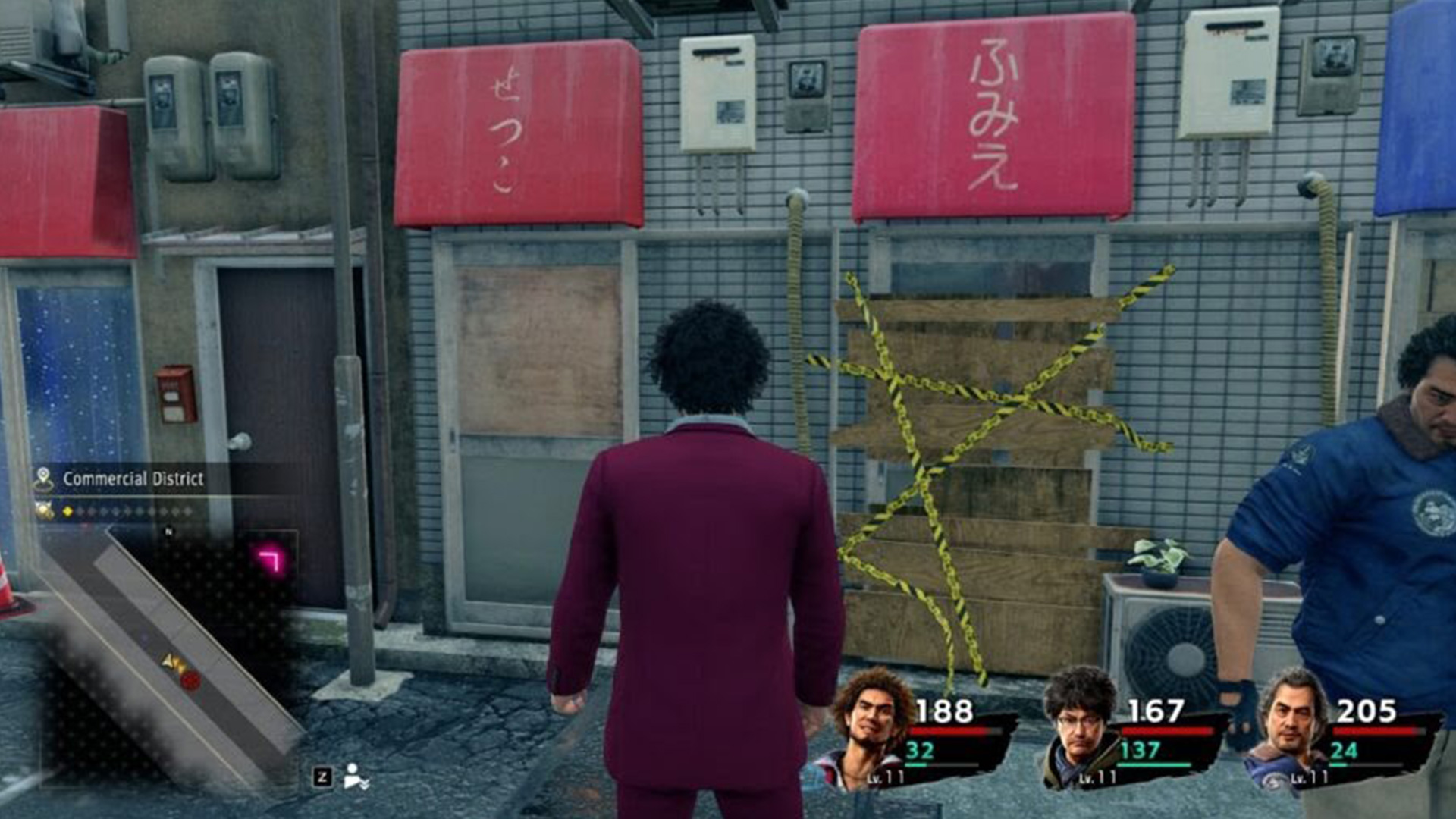Toggle walk mode using the Z key button
The image size is (1456, 819).
tap(322, 777)
